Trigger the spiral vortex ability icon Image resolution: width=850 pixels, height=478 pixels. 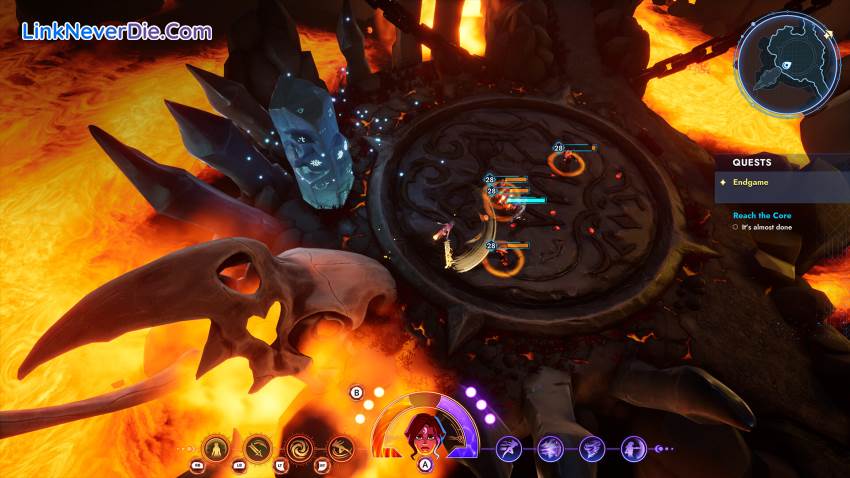click(x=299, y=449)
